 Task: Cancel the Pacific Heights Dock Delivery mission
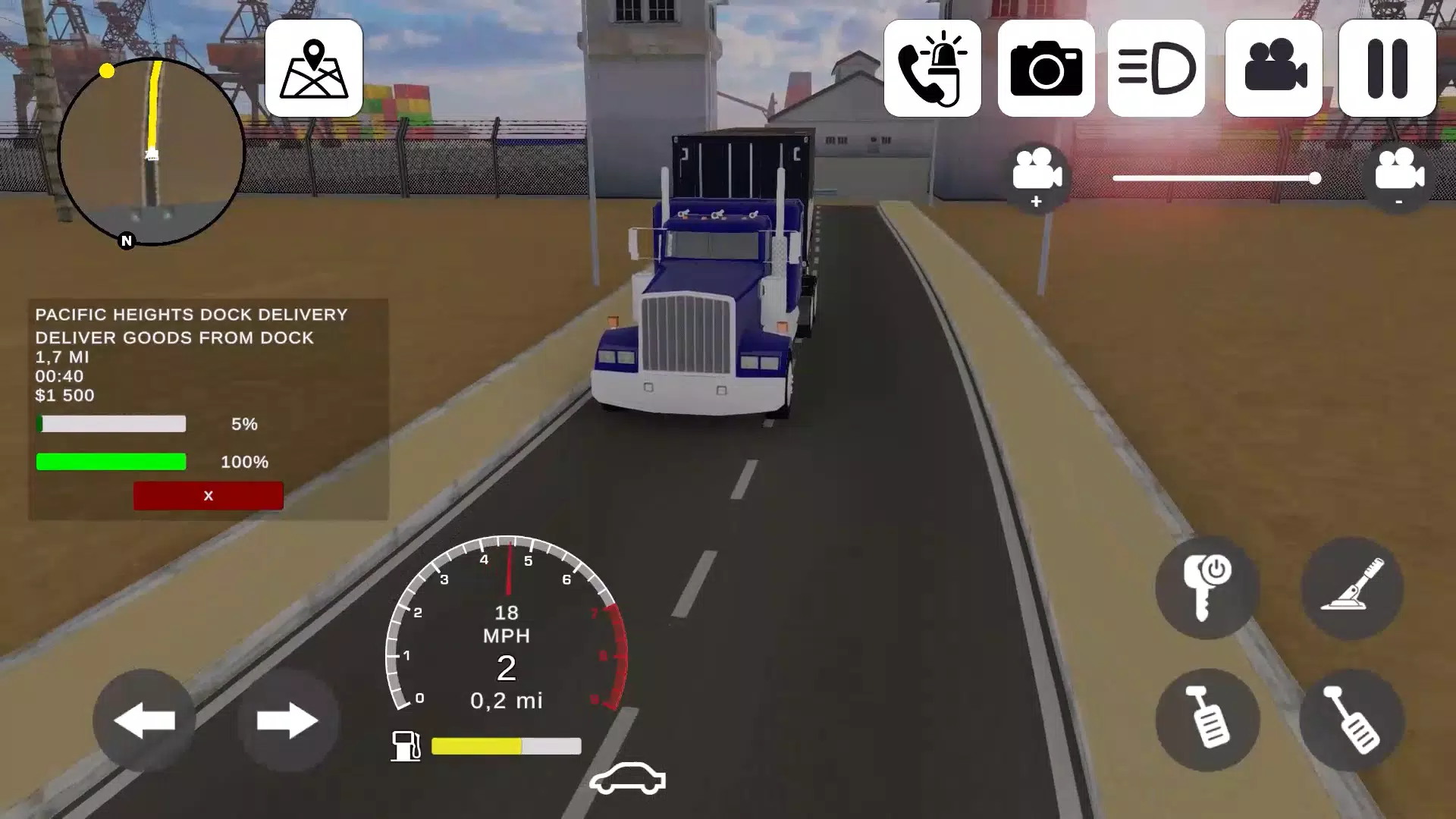pyautogui.click(x=208, y=495)
